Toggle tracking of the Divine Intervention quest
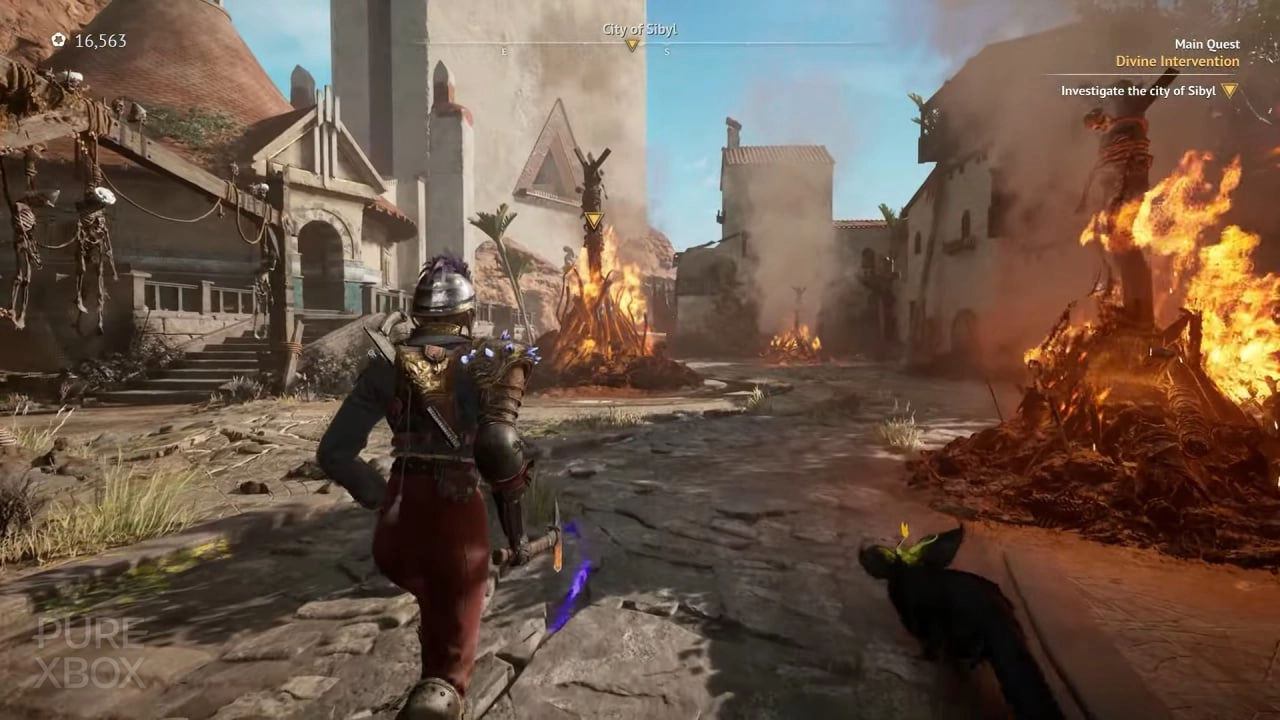Image resolution: width=1280 pixels, height=720 pixels. tap(1177, 61)
